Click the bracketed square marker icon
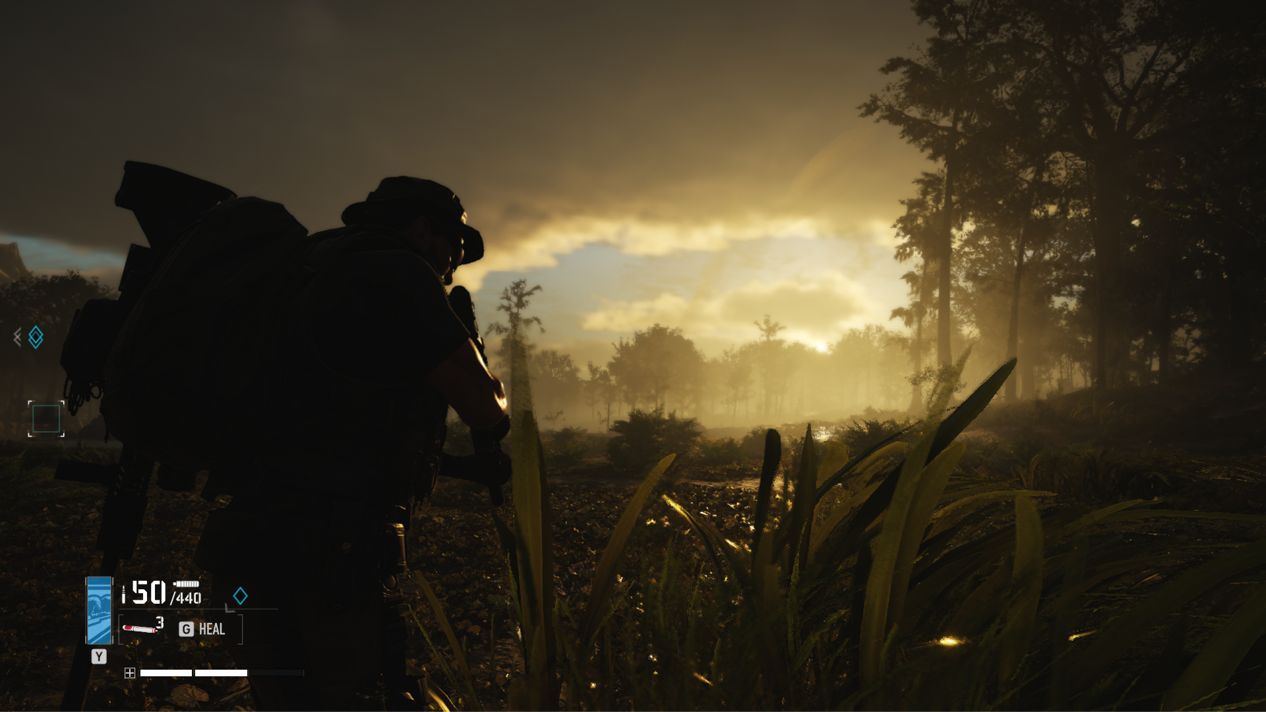 pos(46,418)
